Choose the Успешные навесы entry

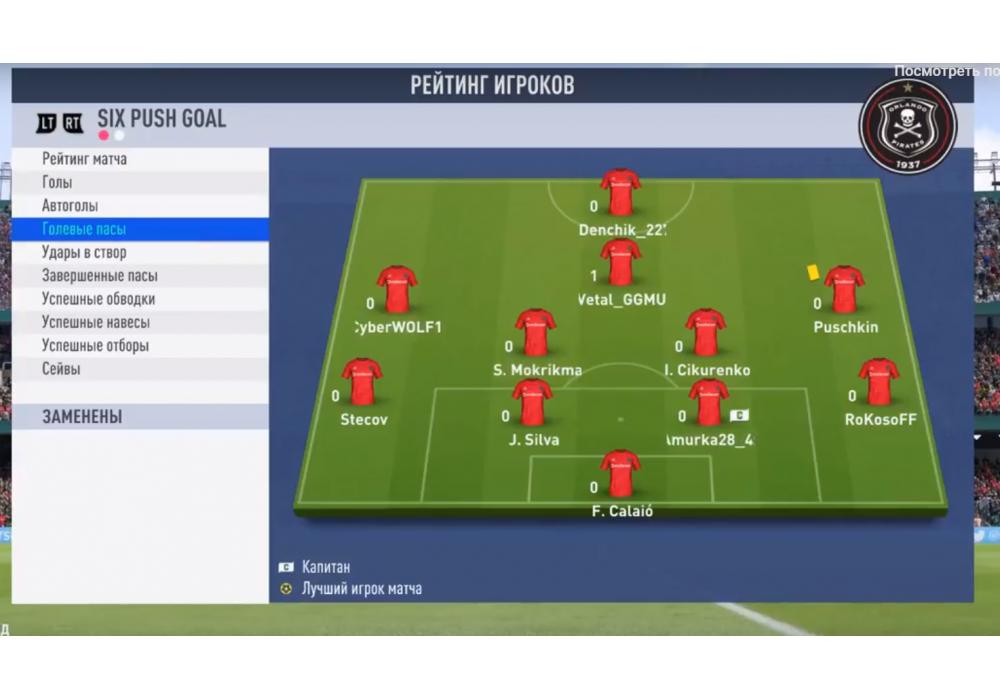coord(140,322)
